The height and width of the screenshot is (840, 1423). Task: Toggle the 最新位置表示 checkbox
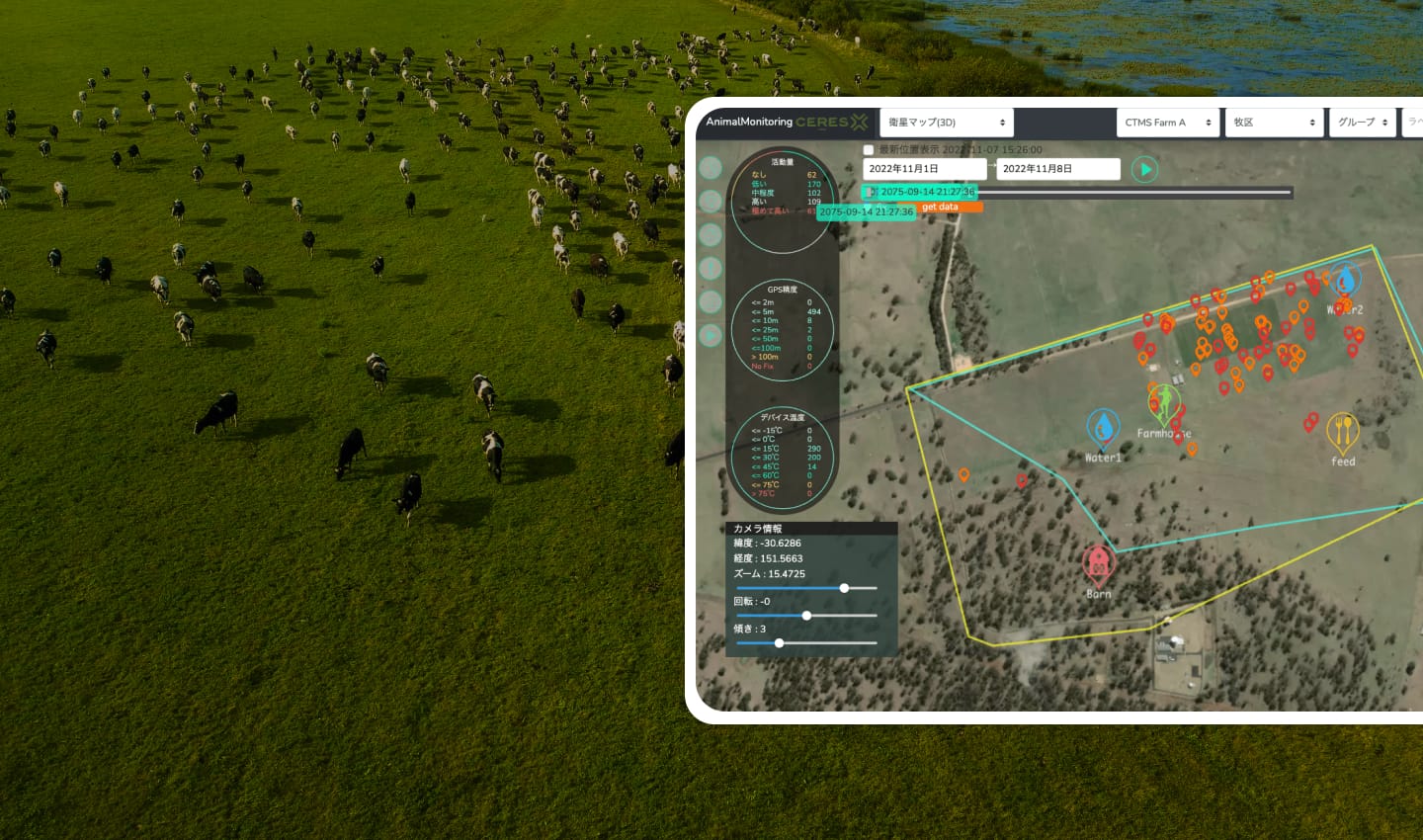coord(869,150)
